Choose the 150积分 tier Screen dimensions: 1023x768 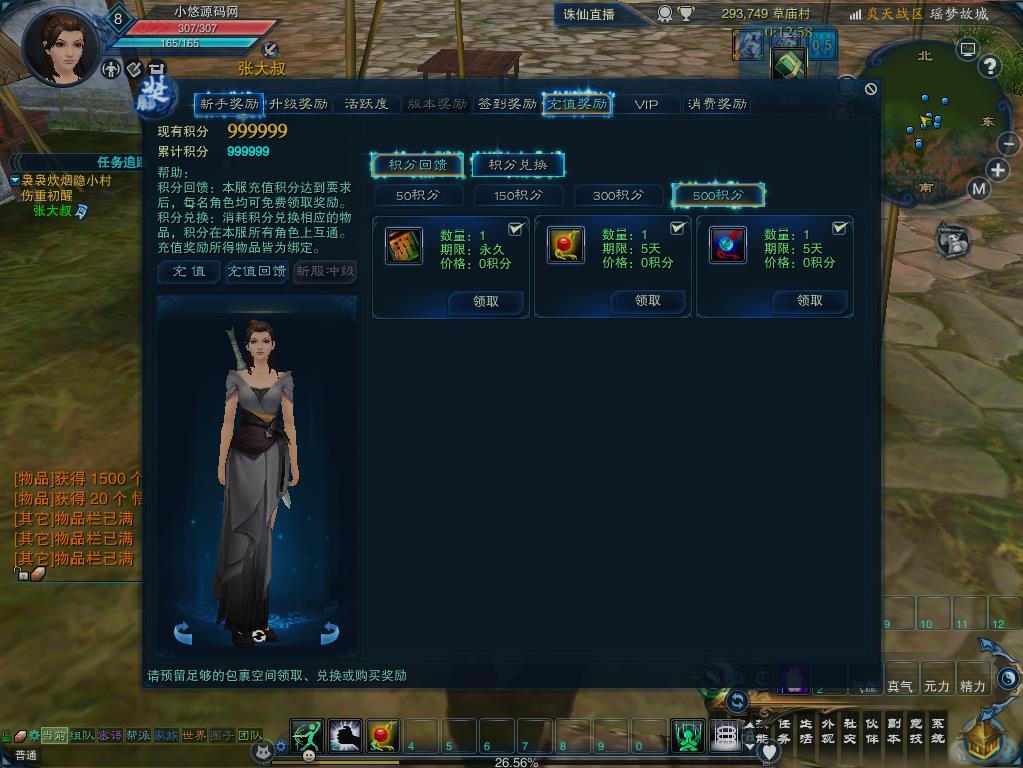(x=518, y=195)
